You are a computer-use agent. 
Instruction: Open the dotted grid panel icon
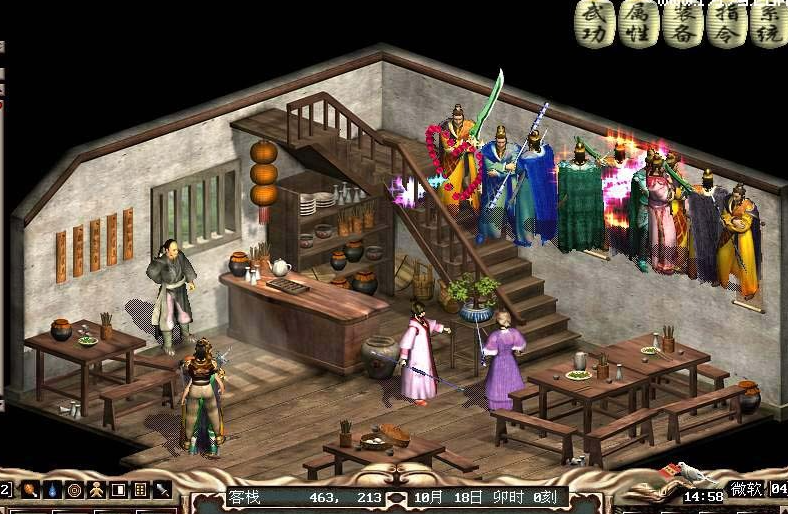[140, 490]
